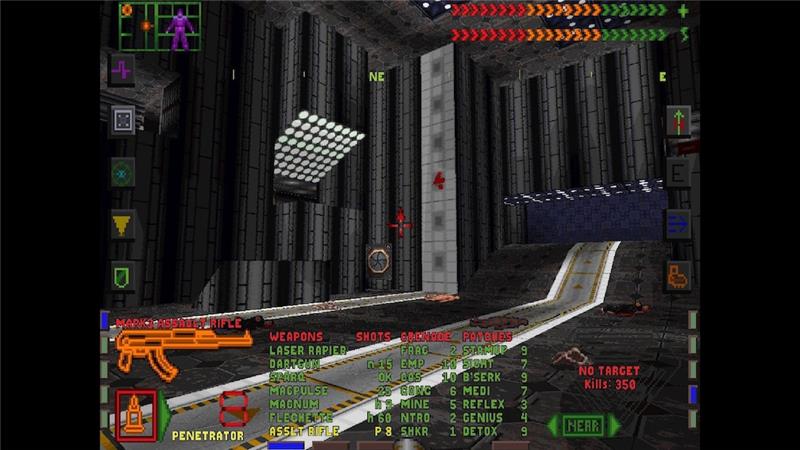Use the Medi patch entry
Viewport: 800px width, 450px height.
[x=475, y=392]
